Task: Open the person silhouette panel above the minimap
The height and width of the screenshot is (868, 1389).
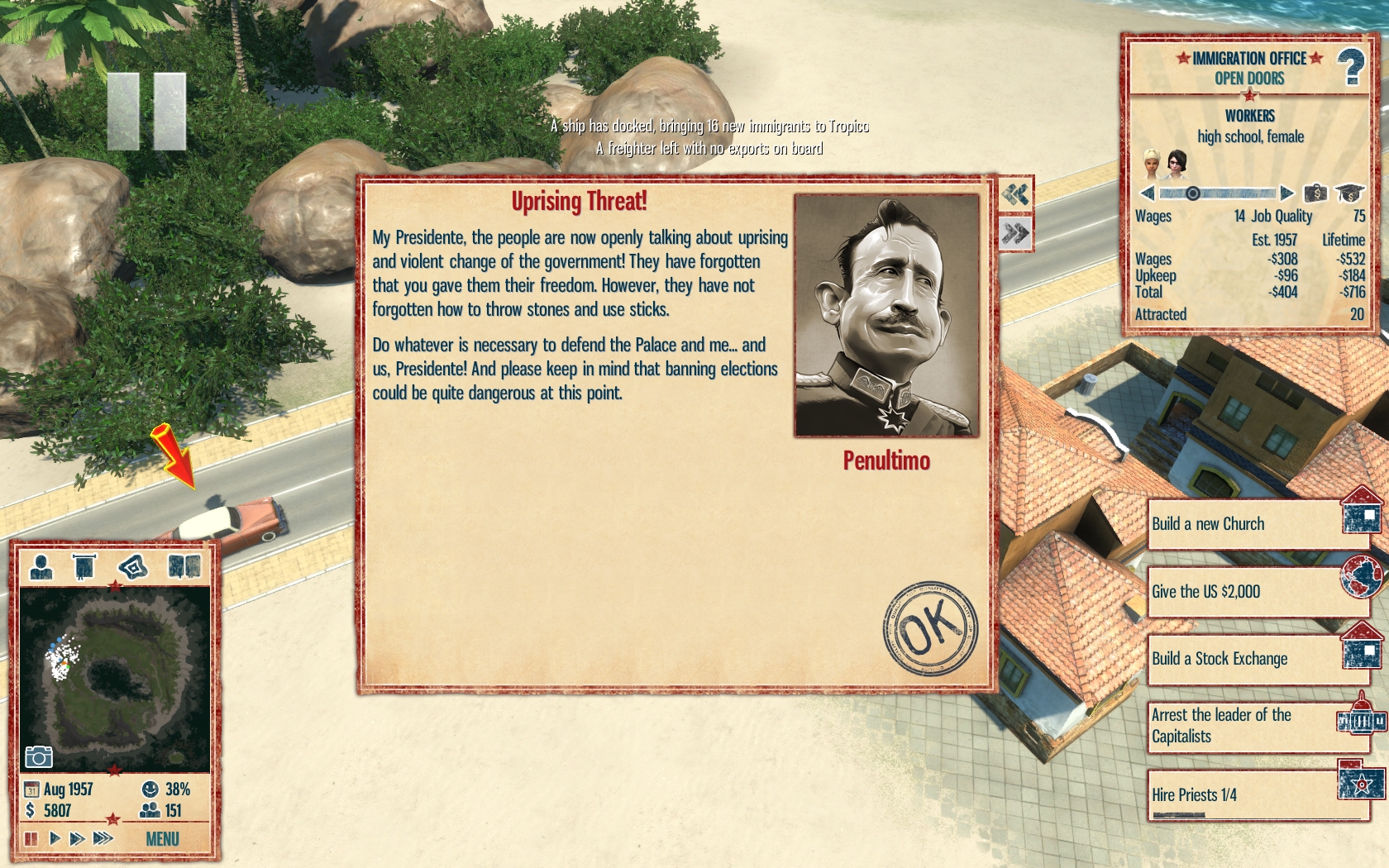Action: pyautogui.click(x=41, y=567)
